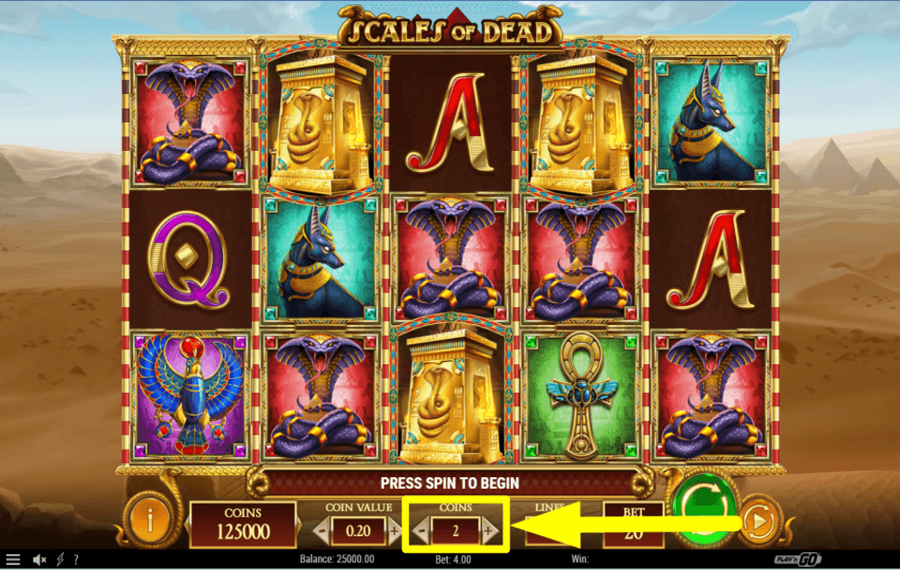Viewport: 900px width, 570px height.
Task: Toggle the lightning bolt fast play
Action: coord(61,560)
